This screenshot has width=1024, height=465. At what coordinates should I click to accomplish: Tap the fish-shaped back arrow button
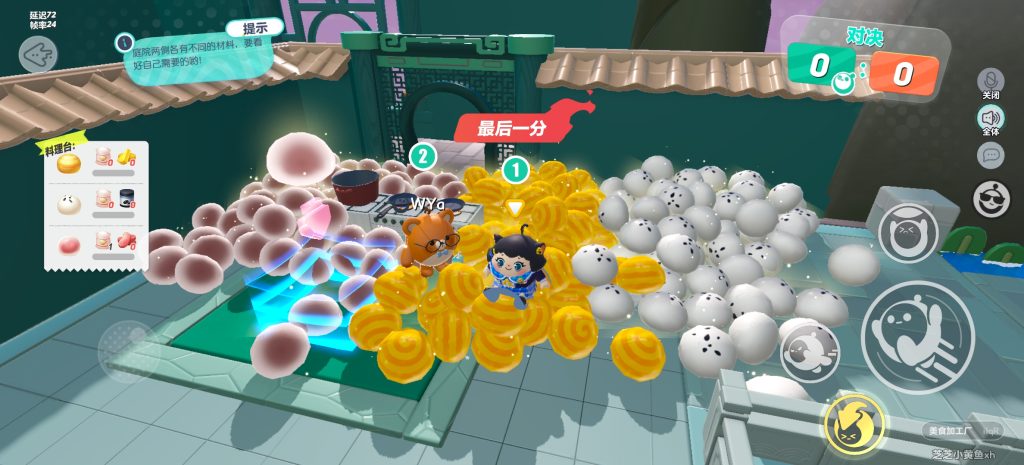pos(38,55)
